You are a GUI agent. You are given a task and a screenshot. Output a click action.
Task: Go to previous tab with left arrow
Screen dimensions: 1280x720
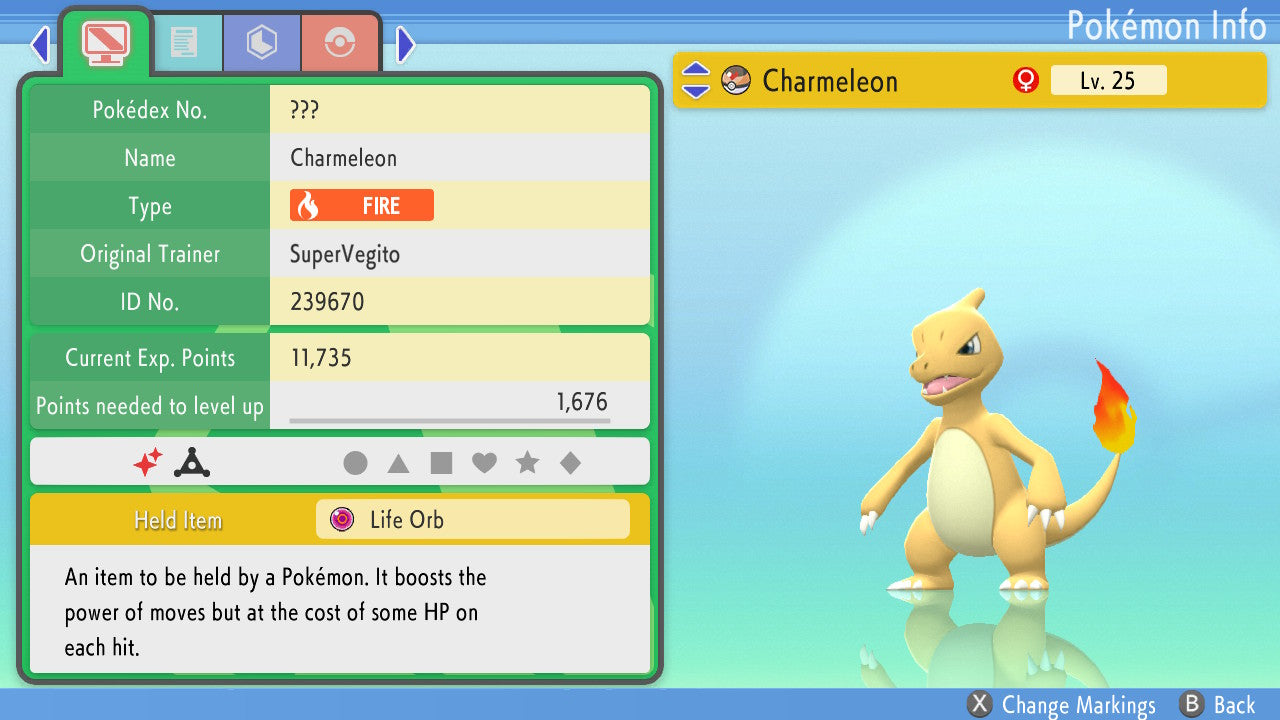(40, 44)
